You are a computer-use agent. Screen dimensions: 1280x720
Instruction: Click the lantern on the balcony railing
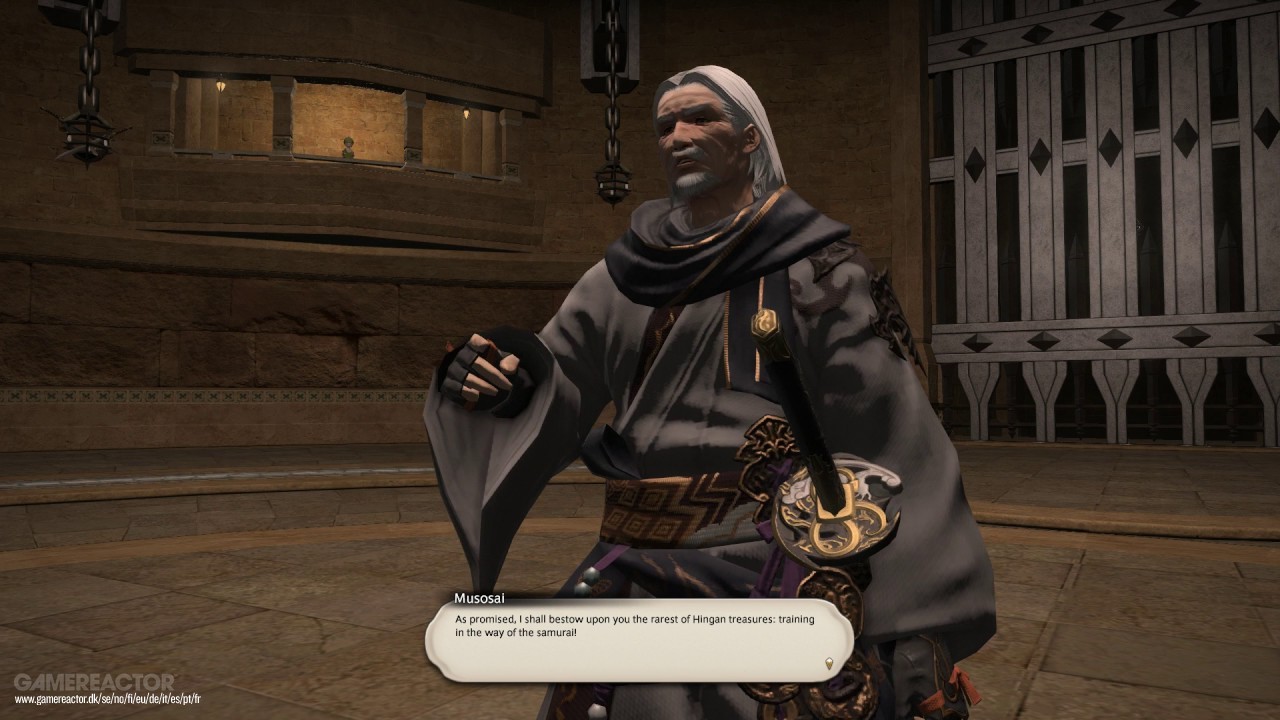[x=220, y=85]
